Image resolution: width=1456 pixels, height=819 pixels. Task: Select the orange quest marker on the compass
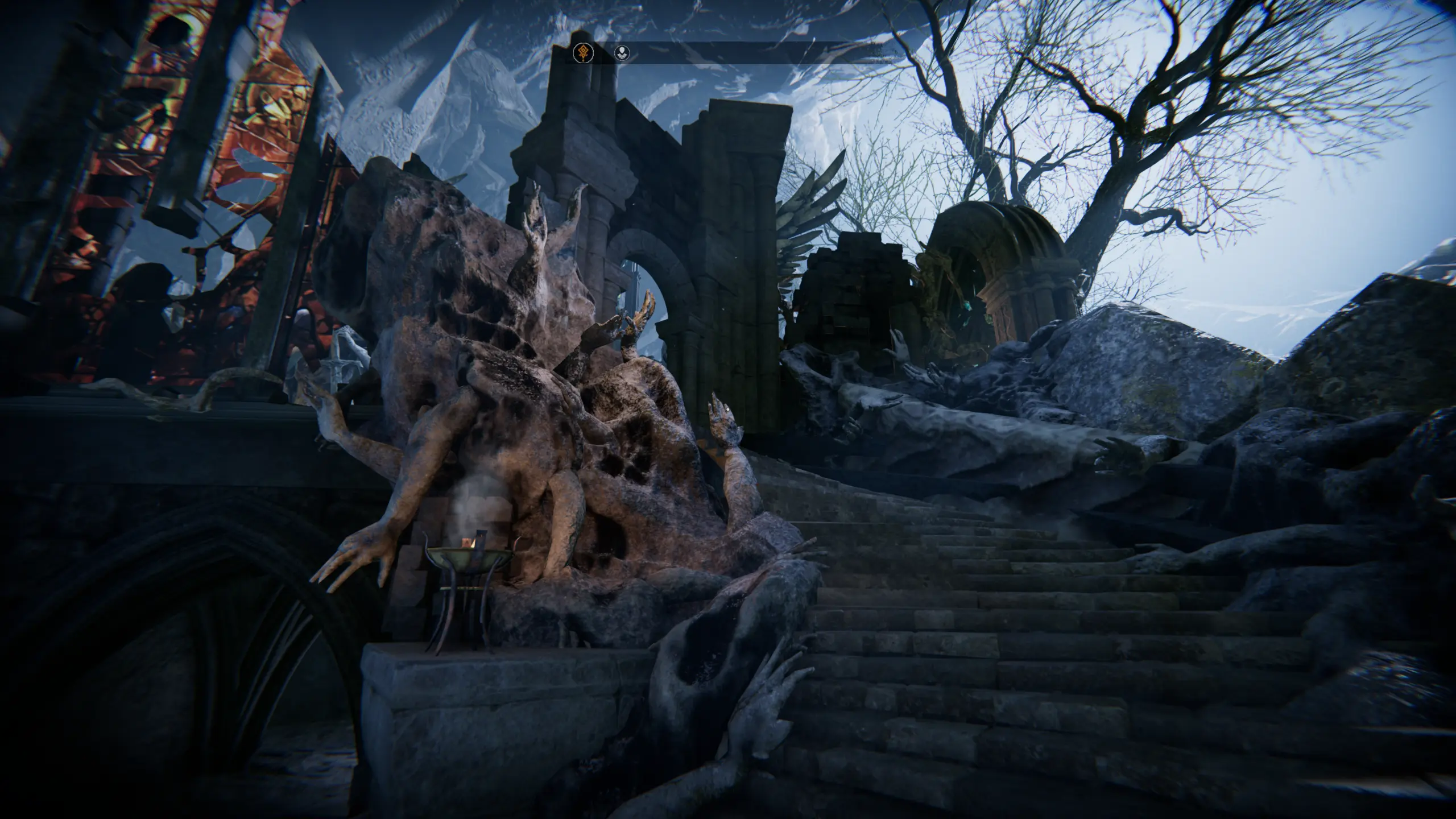(x=582, y=53)
